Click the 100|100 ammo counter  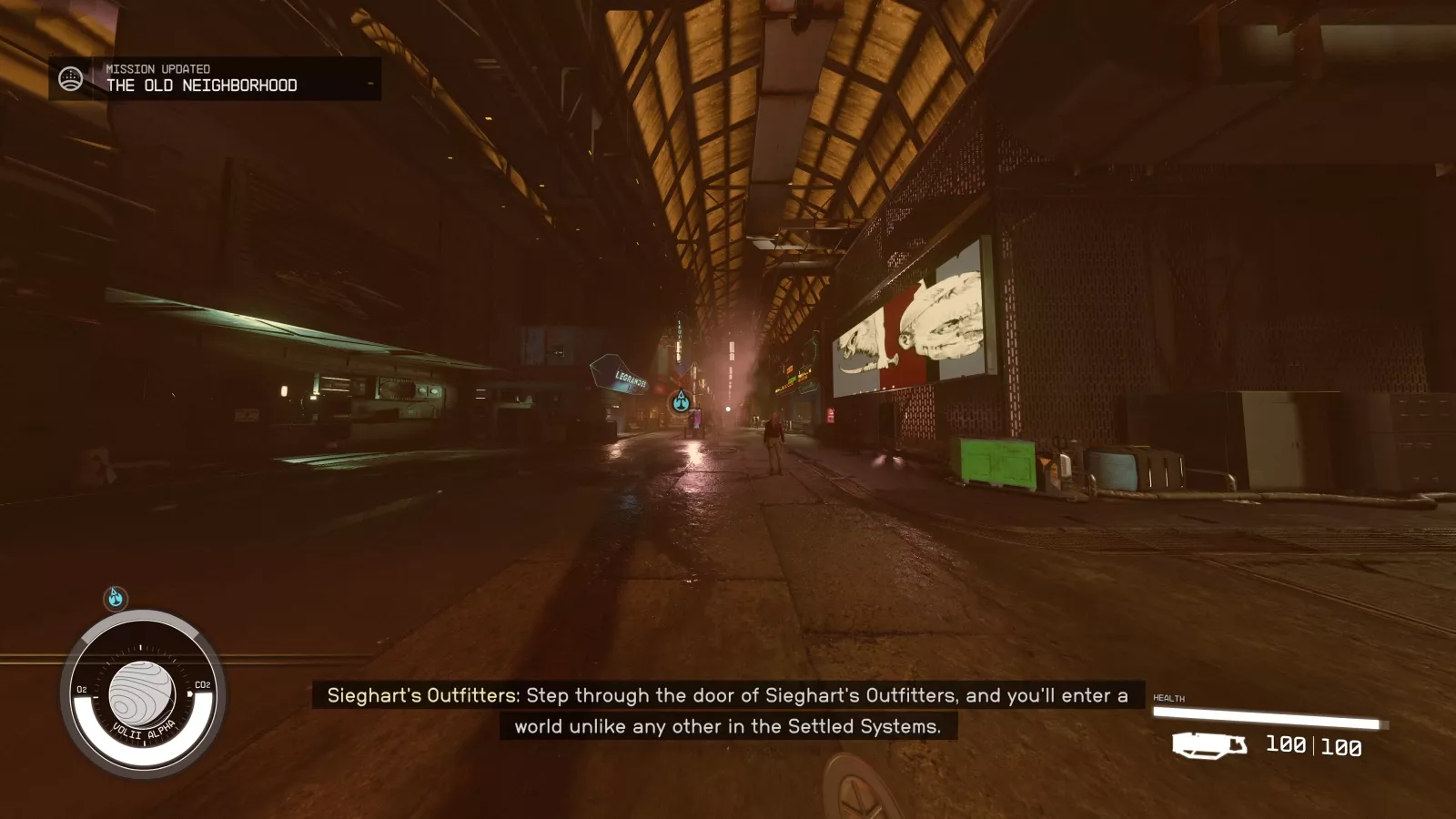pyautogui.click(x=1313, y=745)
